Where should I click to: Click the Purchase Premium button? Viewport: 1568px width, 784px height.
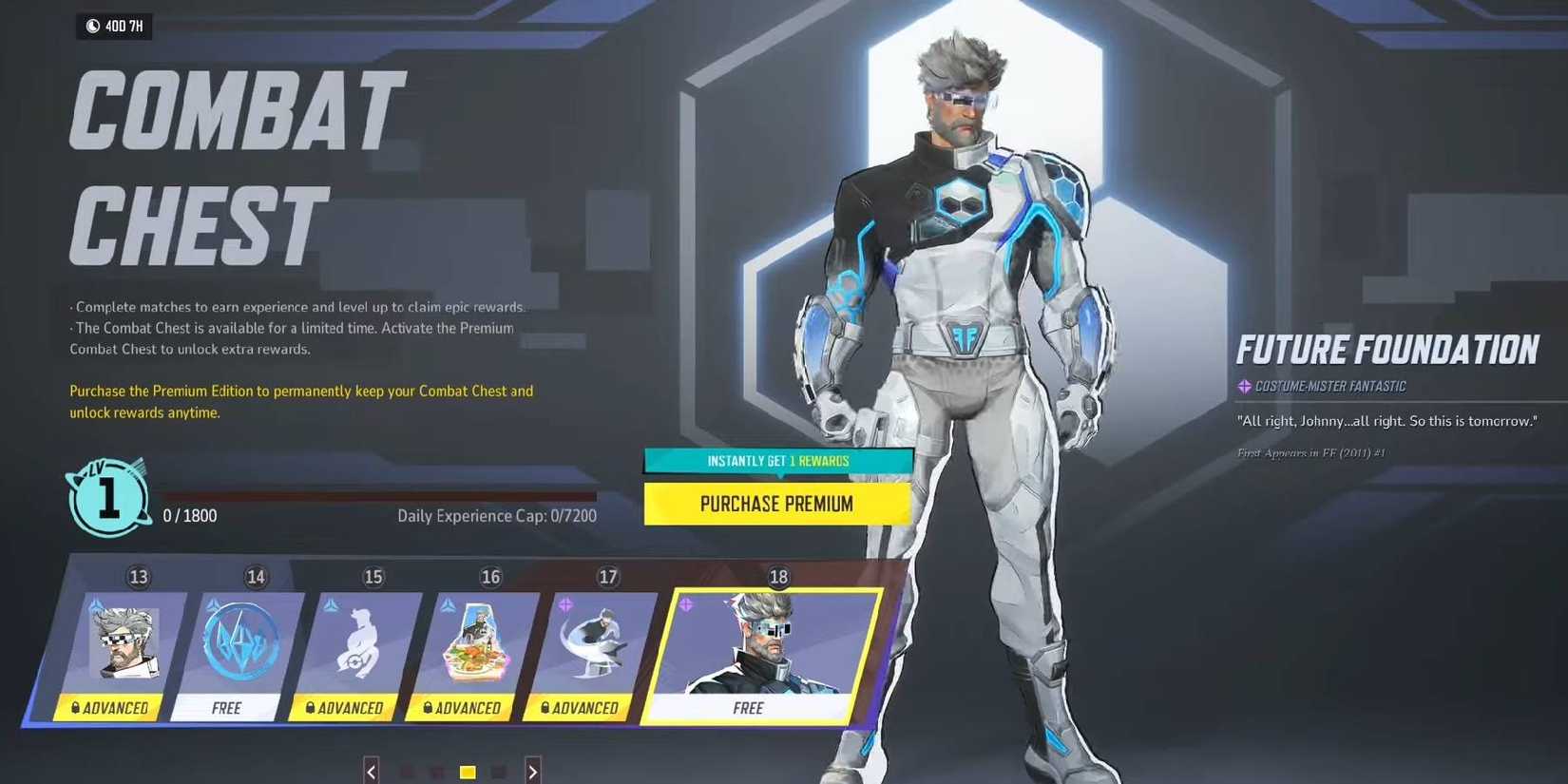(777, 504)
